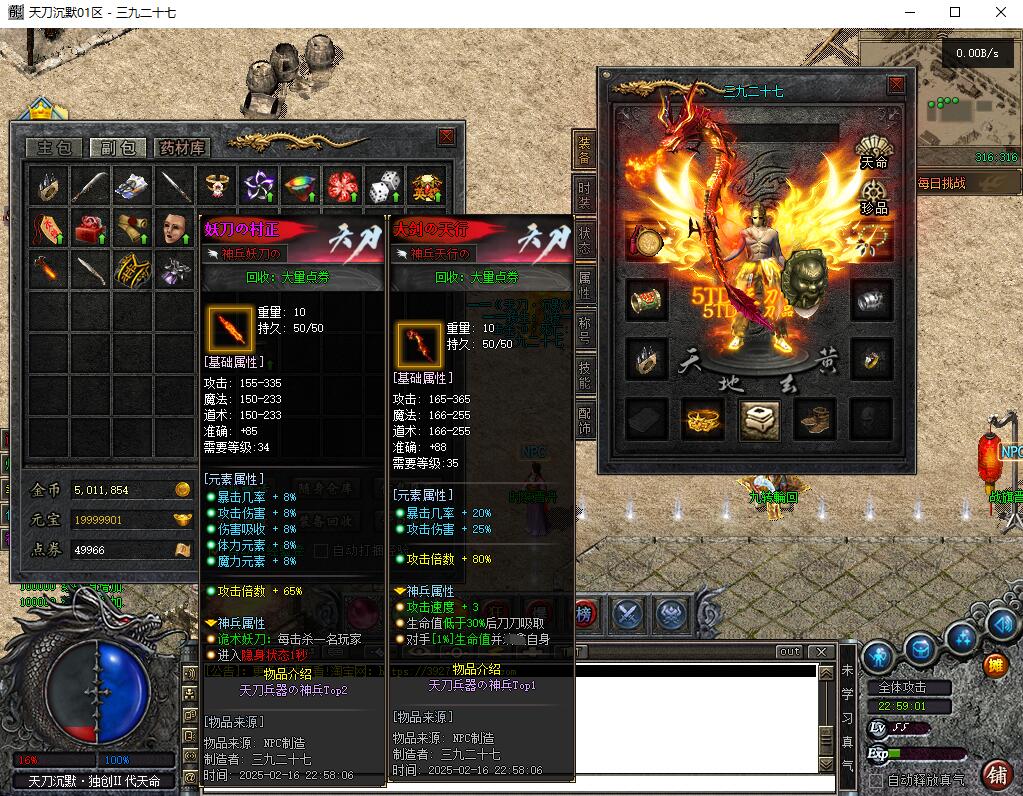
Task: Open the 药材库 herb storage tab
Action: pos(182,148)
